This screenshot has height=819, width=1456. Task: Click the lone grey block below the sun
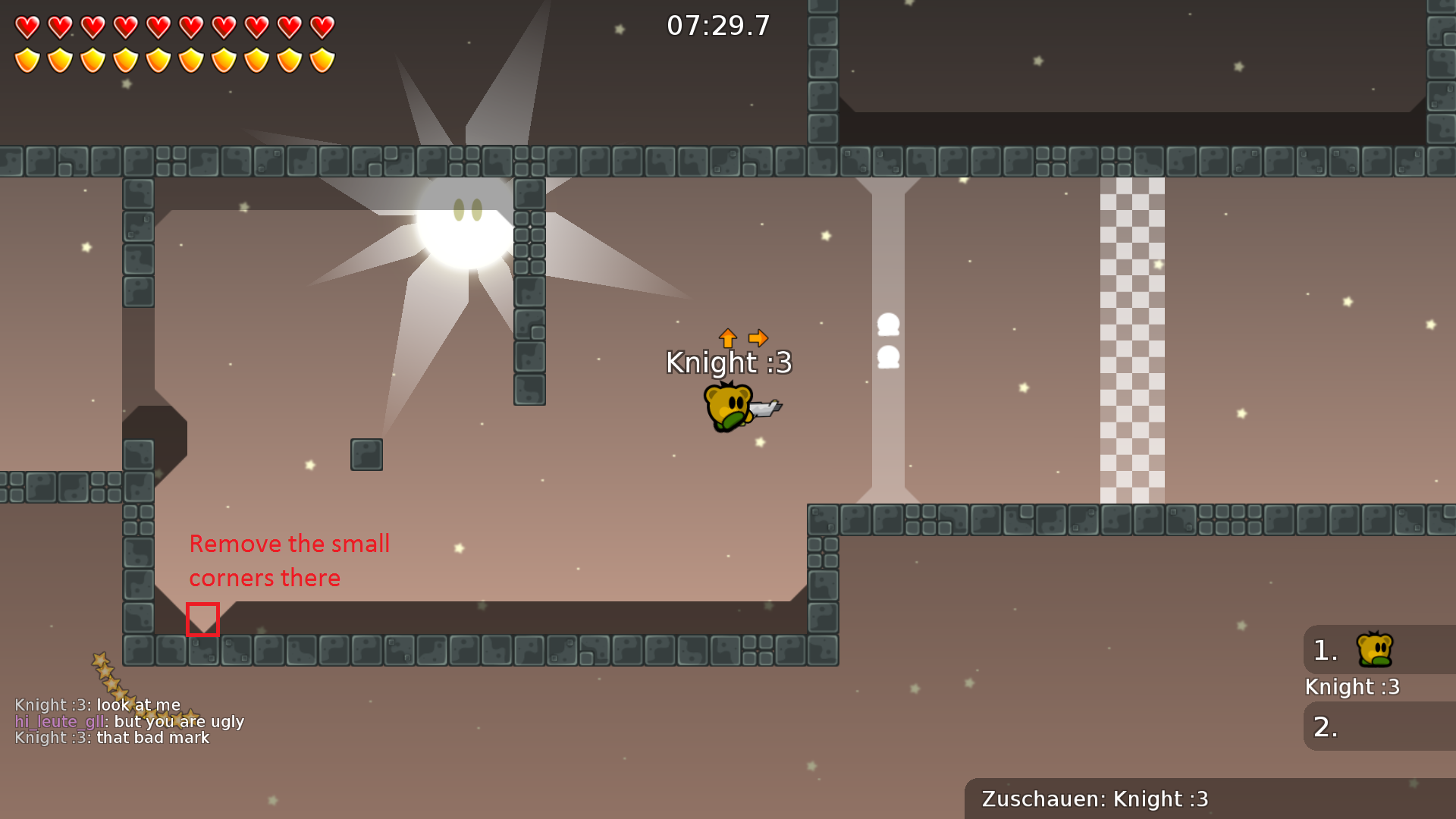tap(366, 455)
